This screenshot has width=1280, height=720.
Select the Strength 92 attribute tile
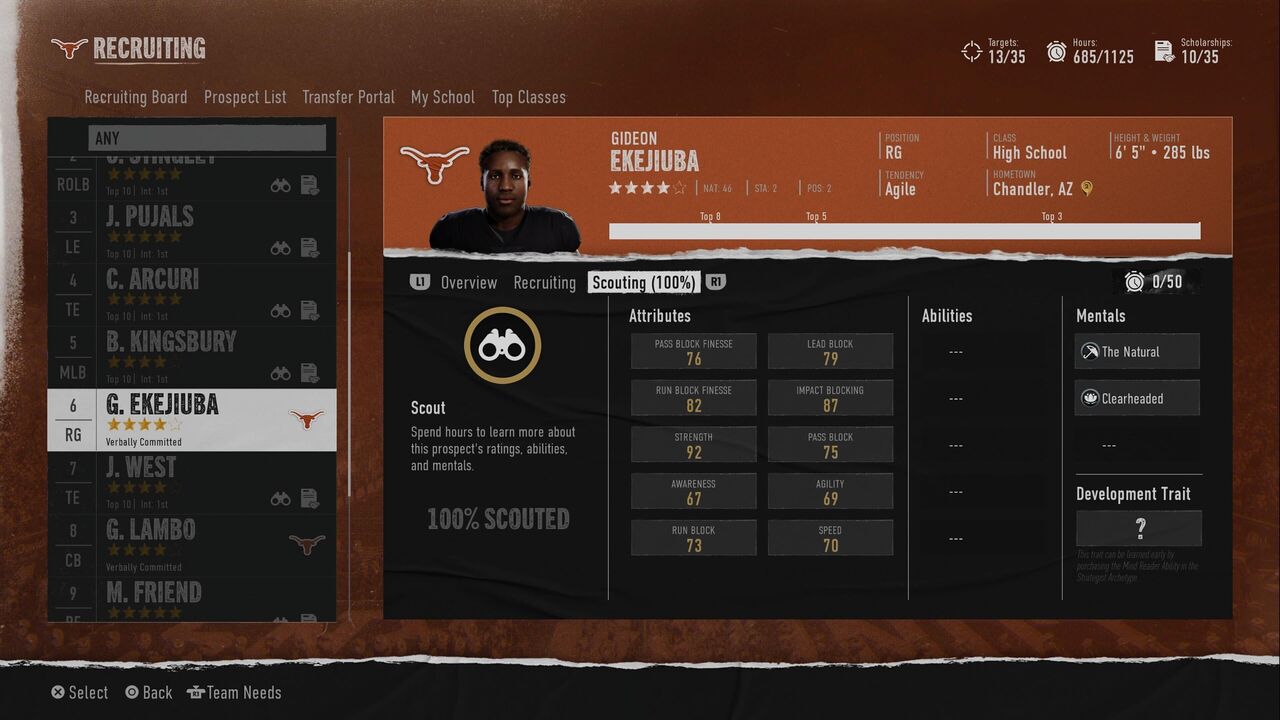click(693, 445)
